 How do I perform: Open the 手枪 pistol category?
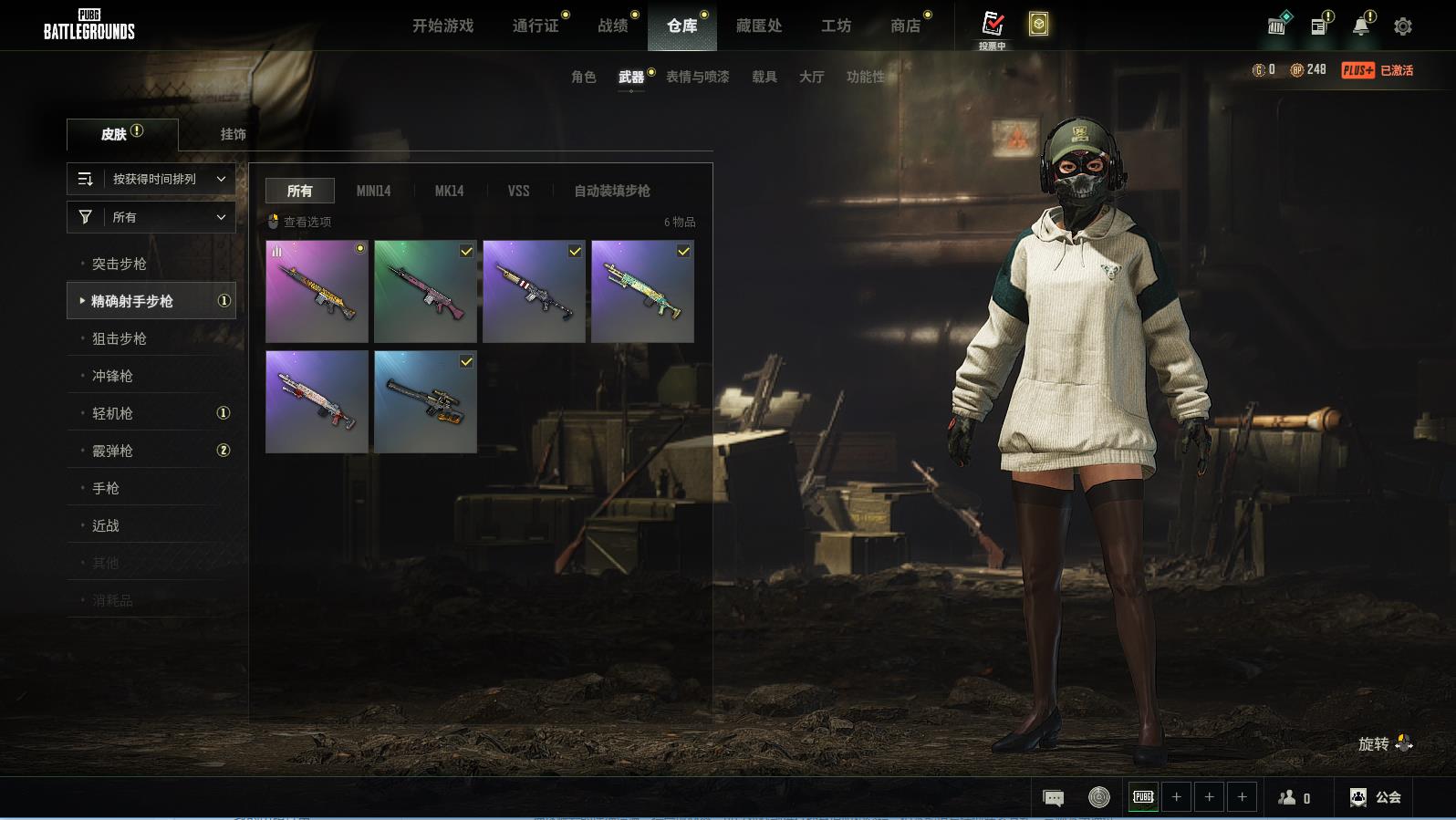click(x=106, y=488)
